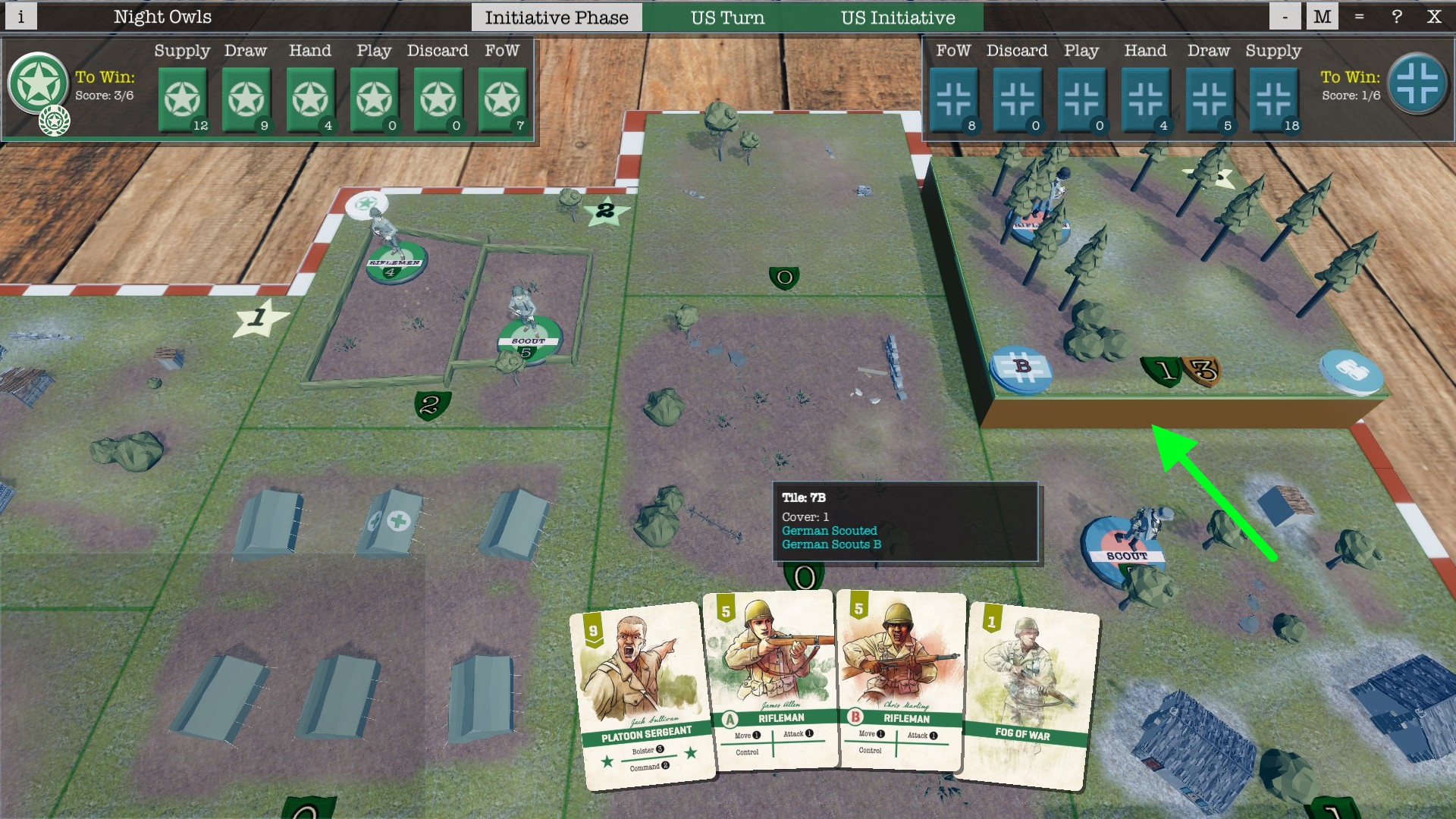The height and width of the screenshot is (819, 1456).
Task: Open the equals-sign menu button
Action: pos(1359,17)
